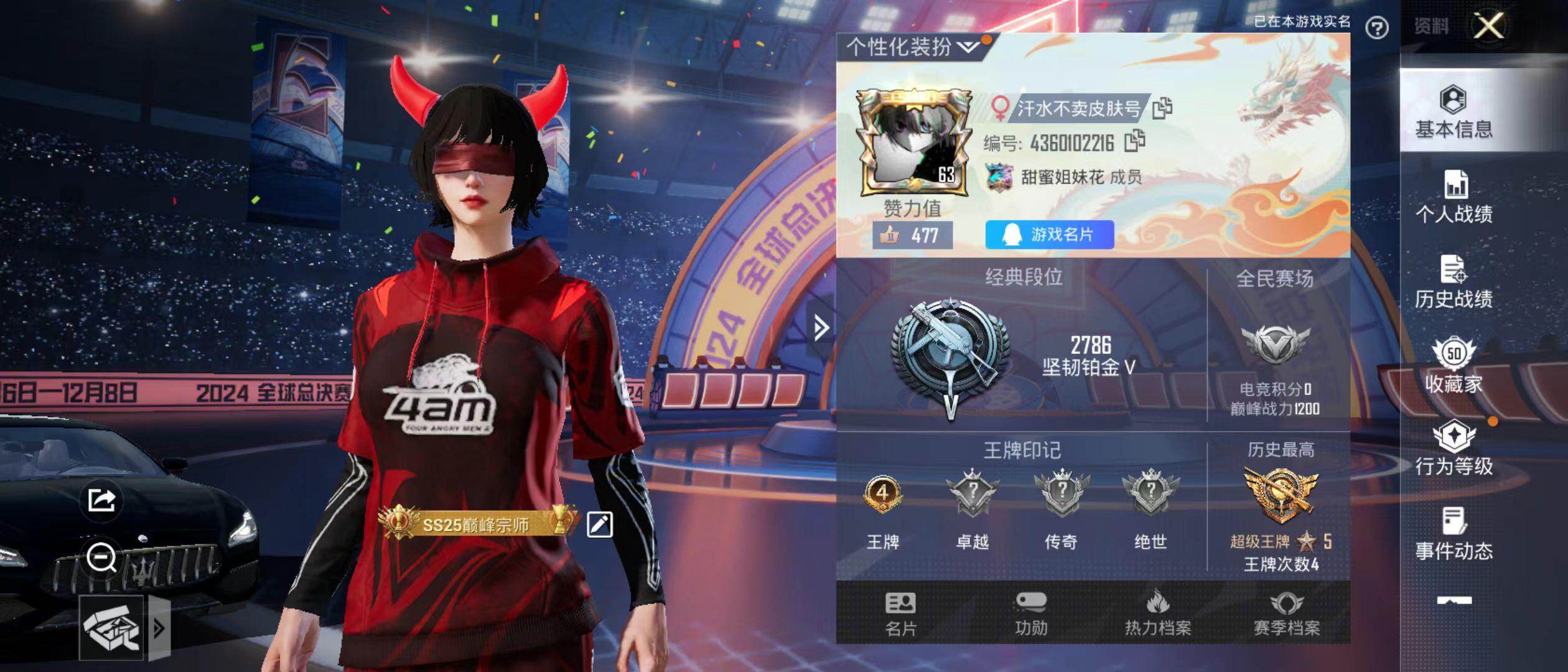The width and height of the screenshot is (1568, 672).
Task: Show the 事件动态 tab
Action: point(1454,534)
